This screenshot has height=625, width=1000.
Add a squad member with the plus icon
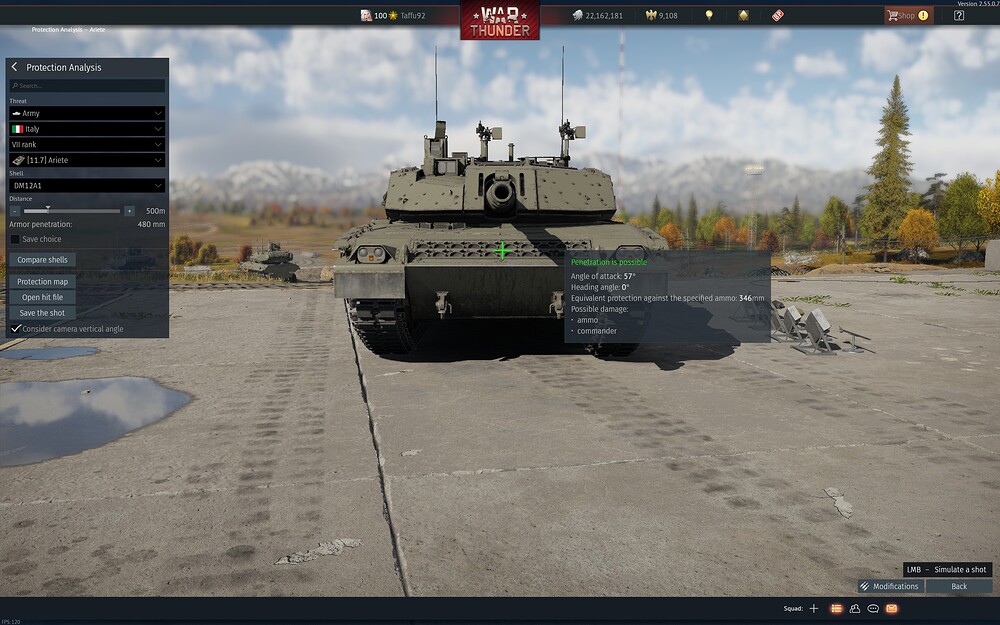coord(813,608)
